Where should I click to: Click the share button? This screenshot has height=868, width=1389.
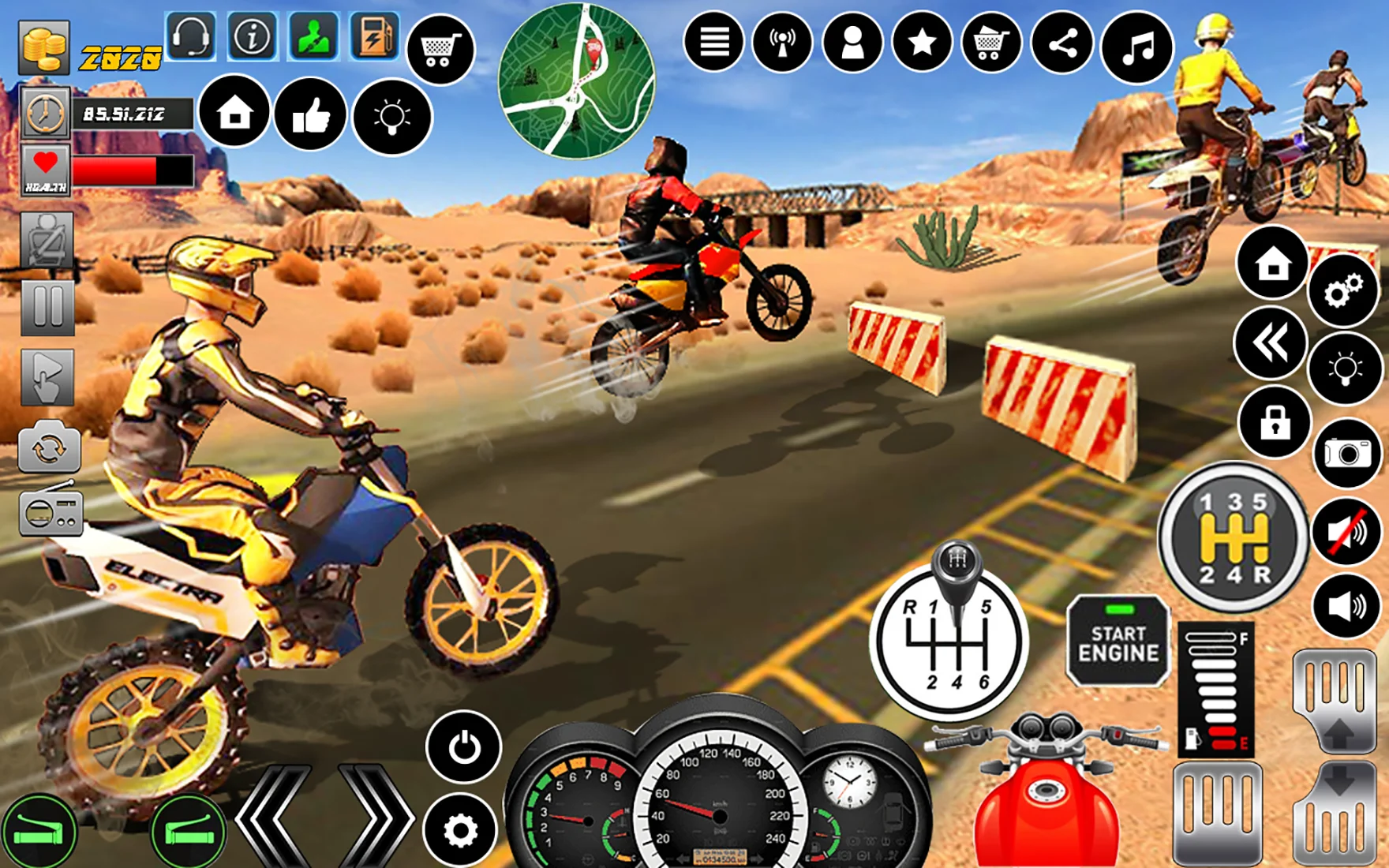click(1062, 44)
